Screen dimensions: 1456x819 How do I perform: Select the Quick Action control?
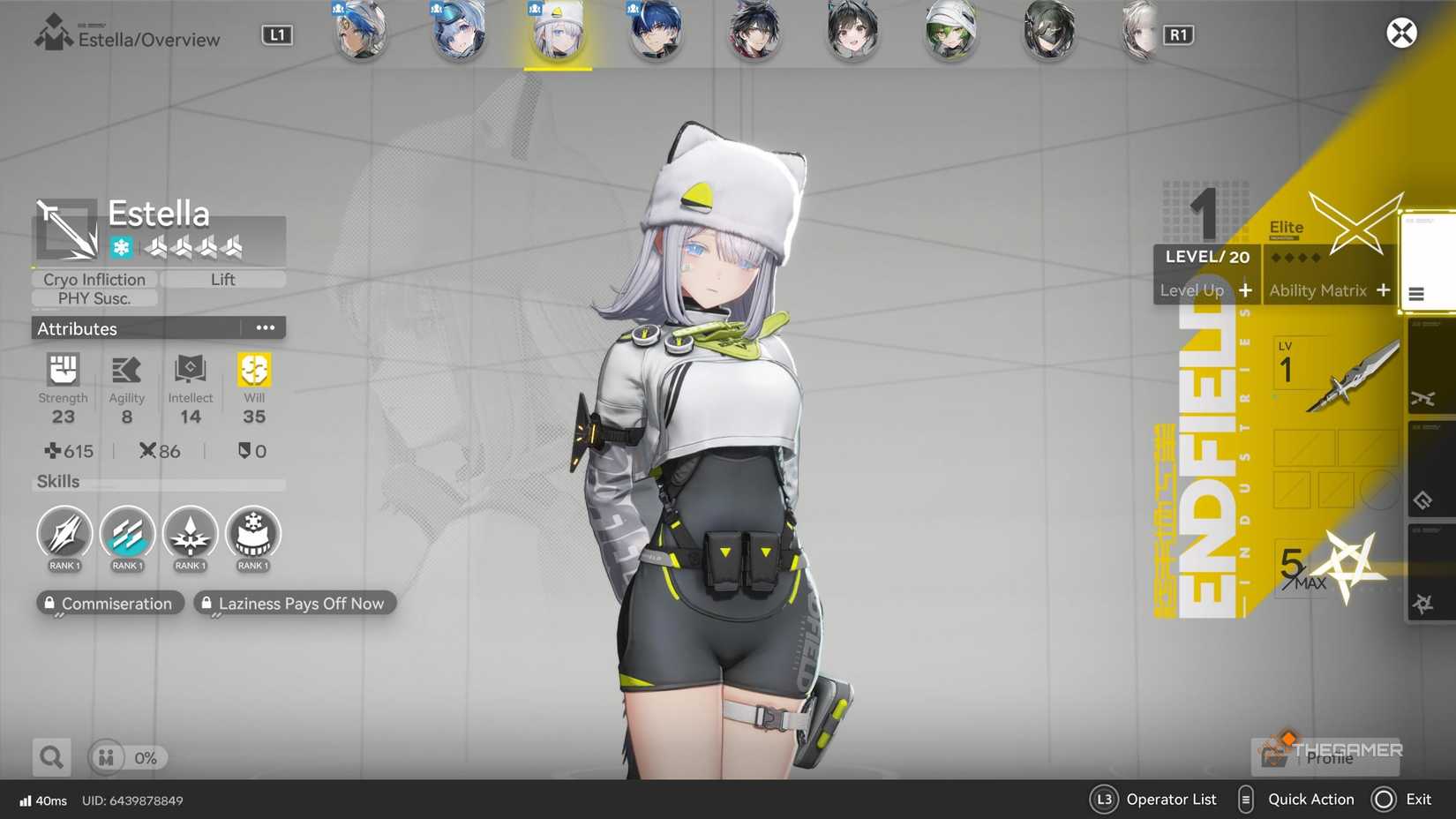(1310, 800)
